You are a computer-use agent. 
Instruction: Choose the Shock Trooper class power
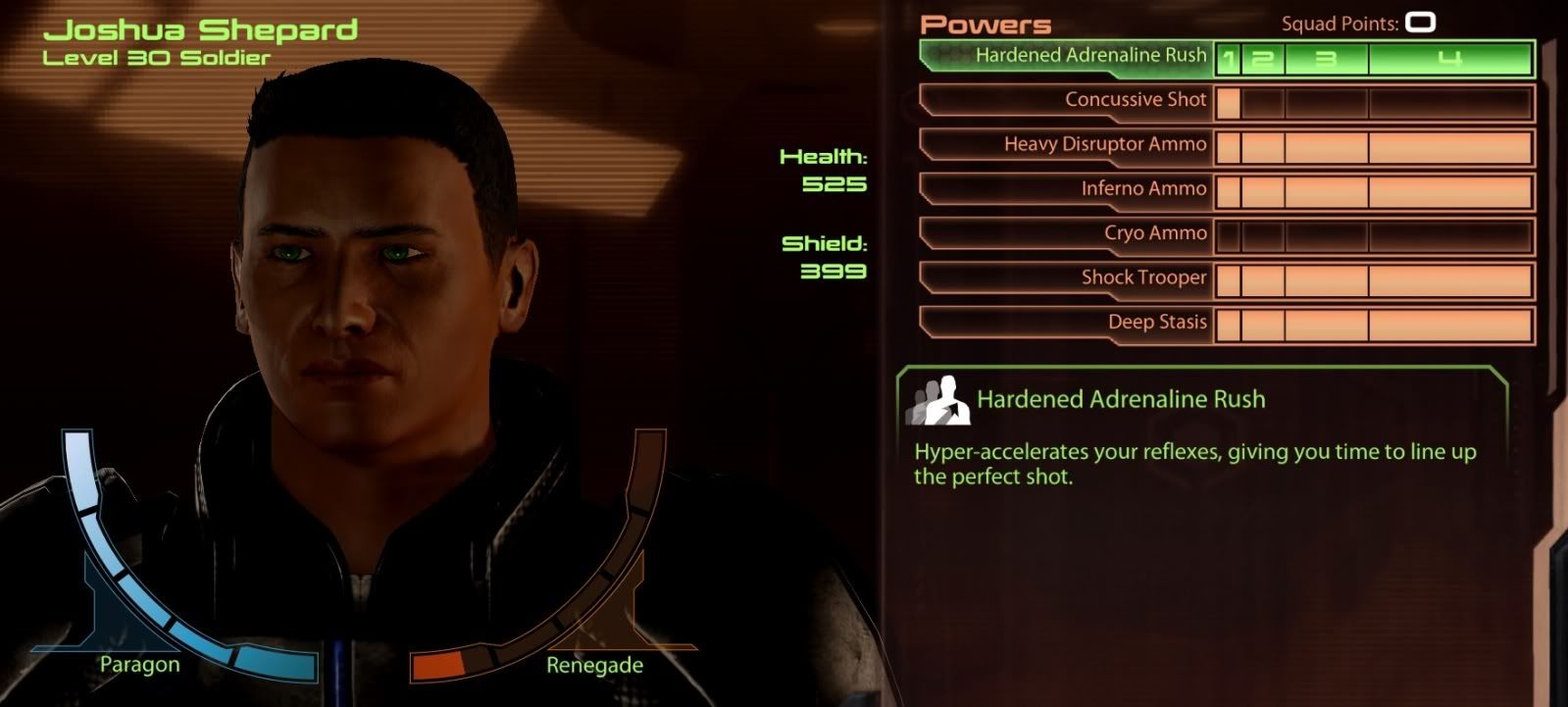coord(1142,278)
